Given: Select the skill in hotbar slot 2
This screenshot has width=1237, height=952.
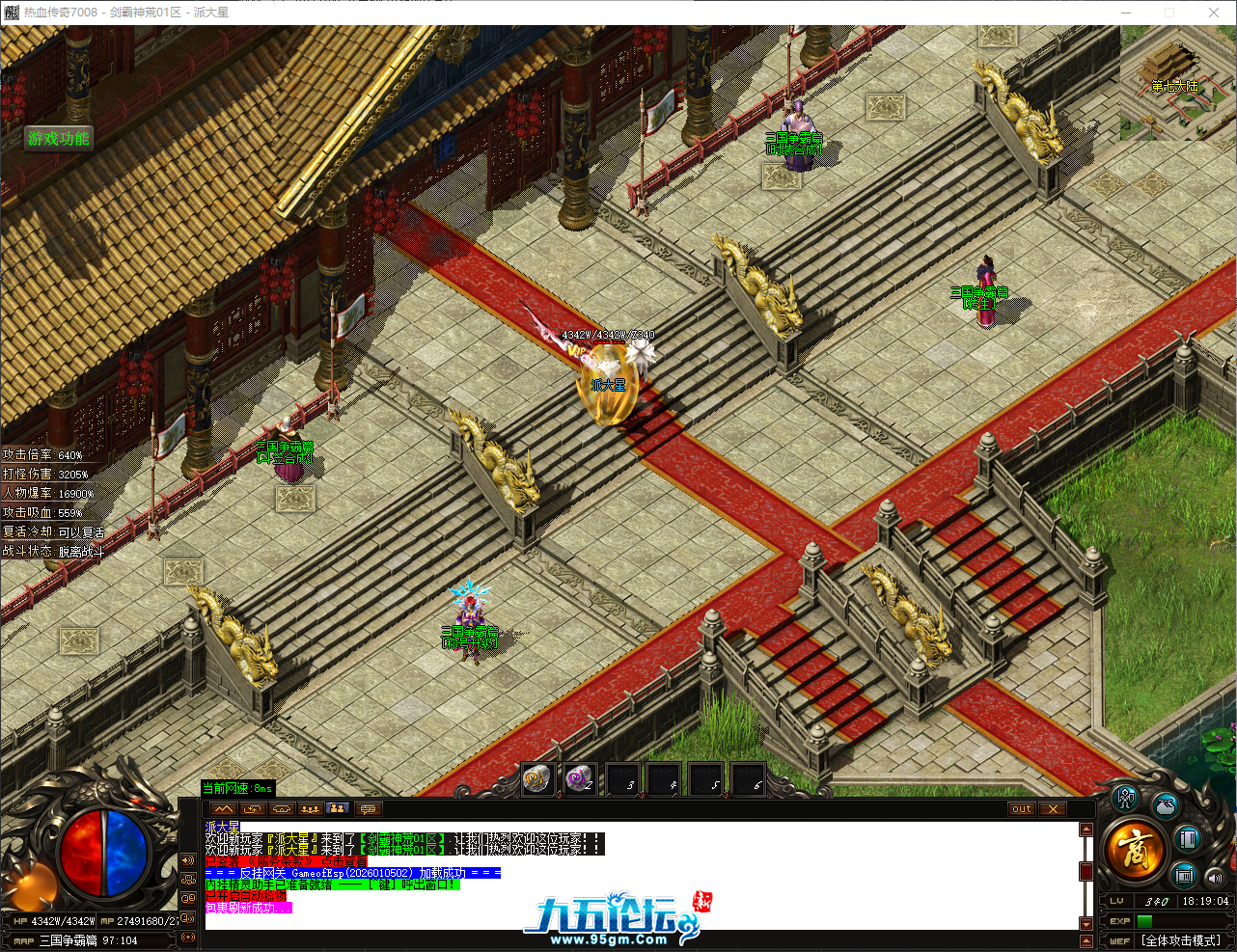Looking at the screenshot, I should click(580, 779).
